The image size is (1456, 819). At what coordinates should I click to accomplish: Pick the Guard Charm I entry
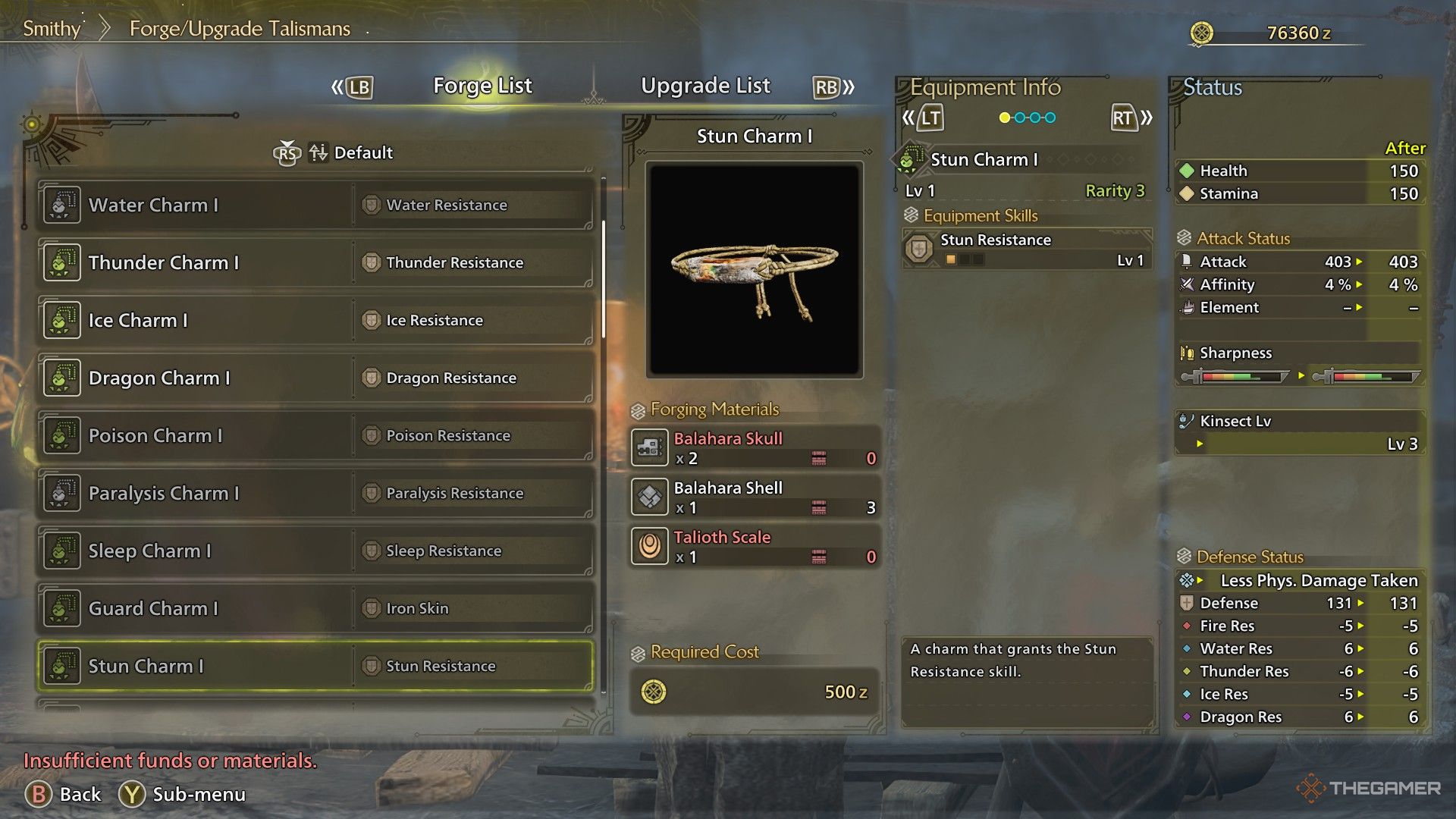[315, 608]
